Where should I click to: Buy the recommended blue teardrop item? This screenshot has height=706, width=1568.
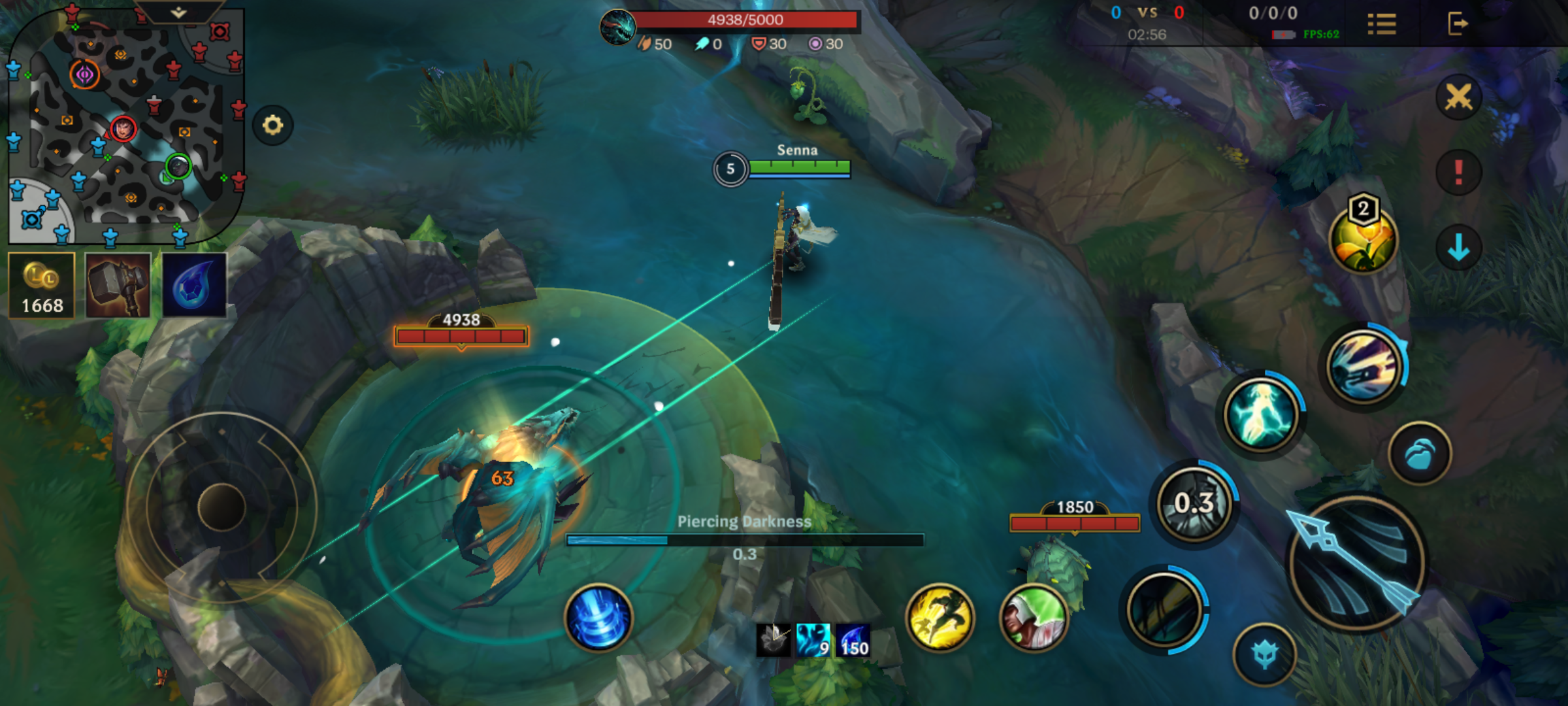(194, 286)
